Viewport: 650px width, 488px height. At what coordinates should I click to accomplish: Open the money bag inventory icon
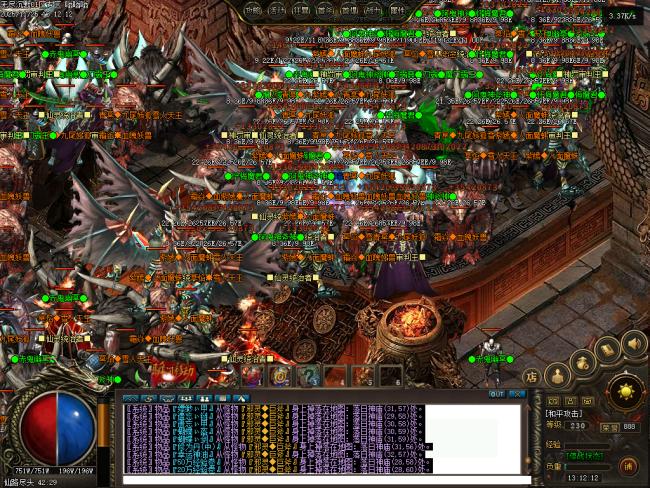coord(583,362)
